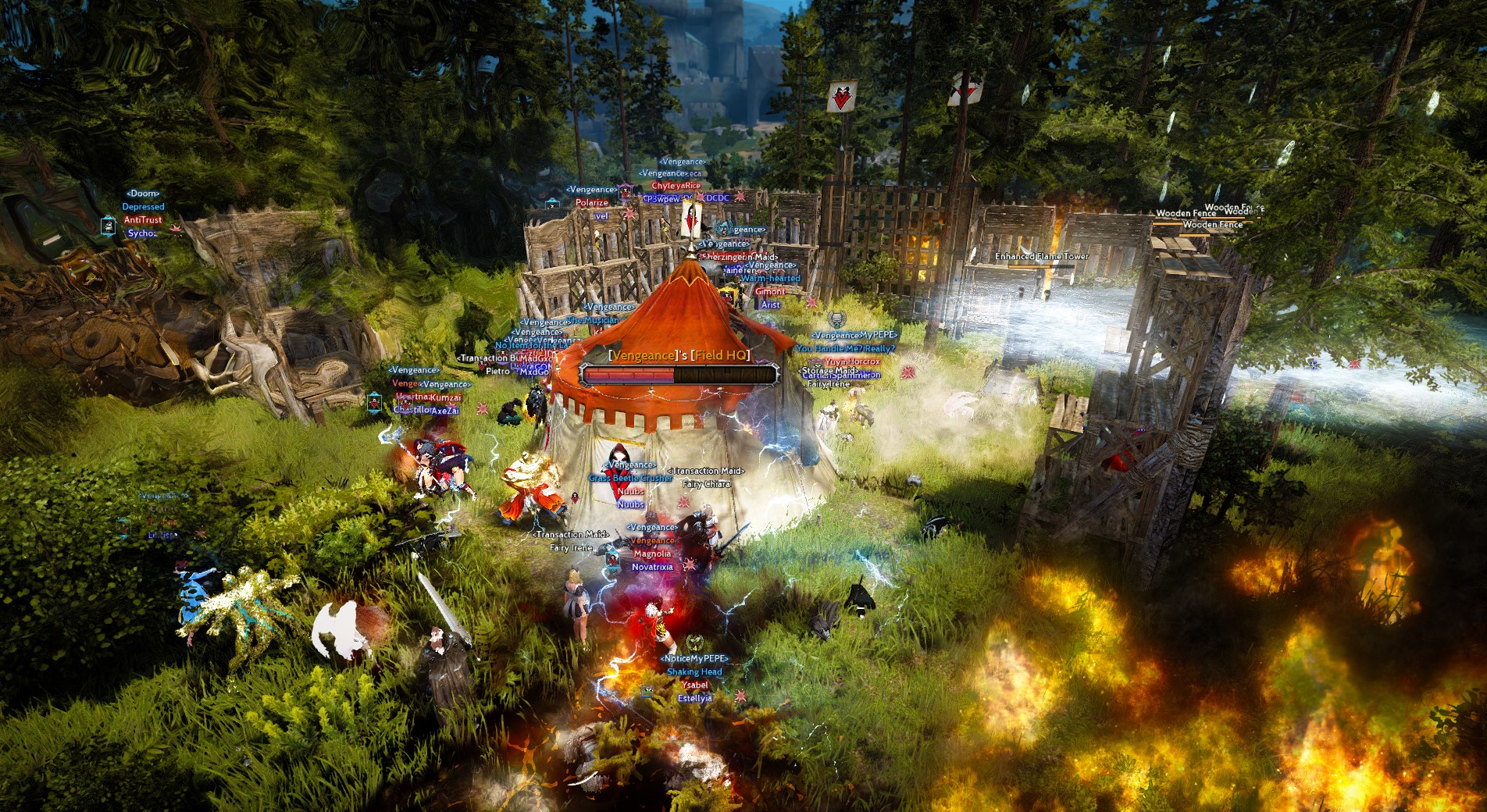Select player ChyleyaRice by her nameplate
The width and height of the screenshot is (1487, 812).
(x=676, y=185)
